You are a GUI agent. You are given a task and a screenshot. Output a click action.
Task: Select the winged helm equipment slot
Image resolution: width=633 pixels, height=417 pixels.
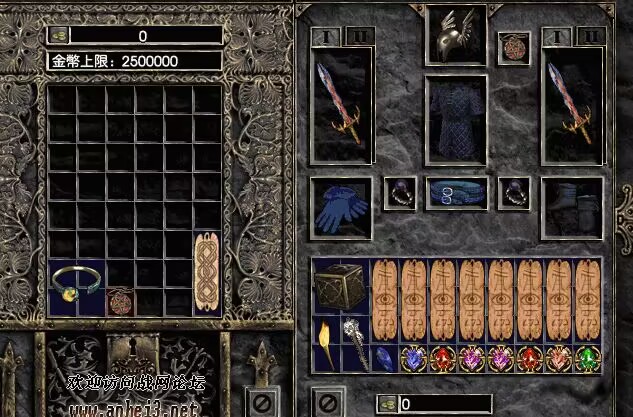455,35
